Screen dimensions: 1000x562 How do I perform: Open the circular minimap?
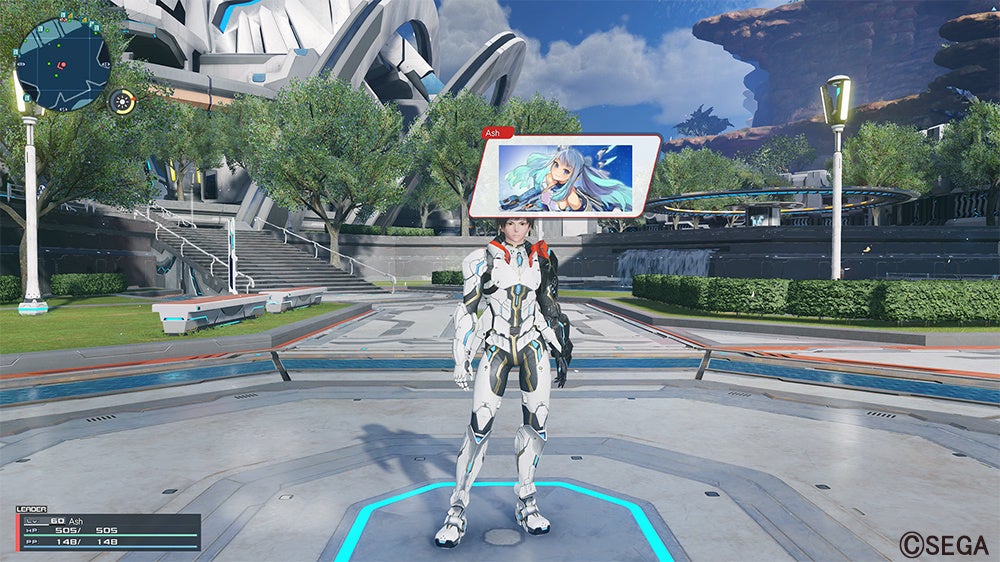[62, 65]
